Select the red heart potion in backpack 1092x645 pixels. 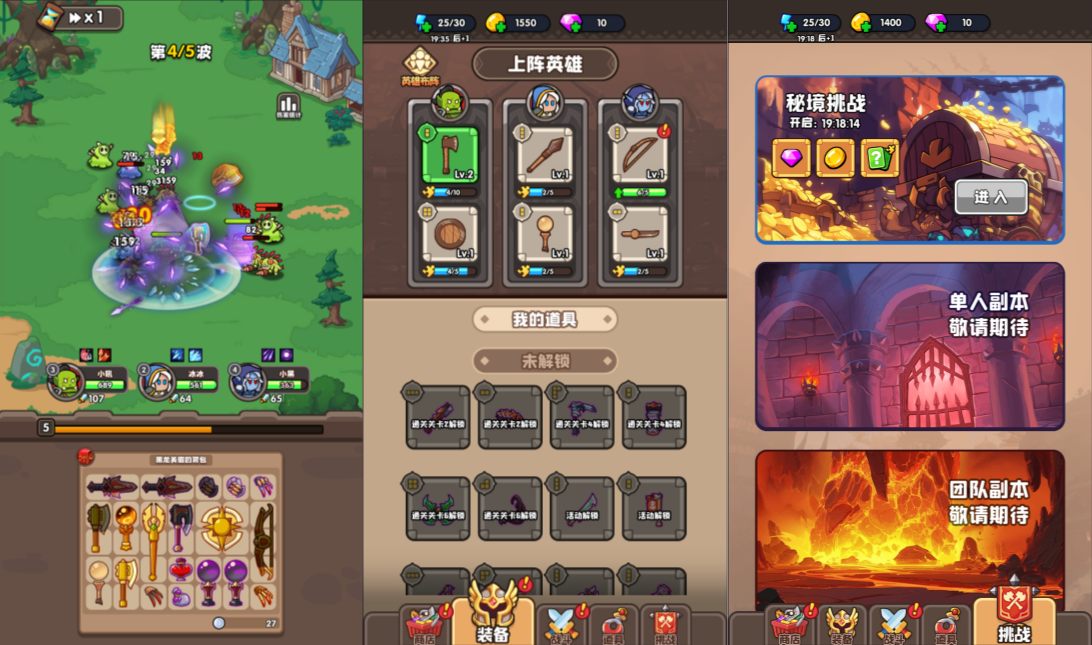[182, 571]
